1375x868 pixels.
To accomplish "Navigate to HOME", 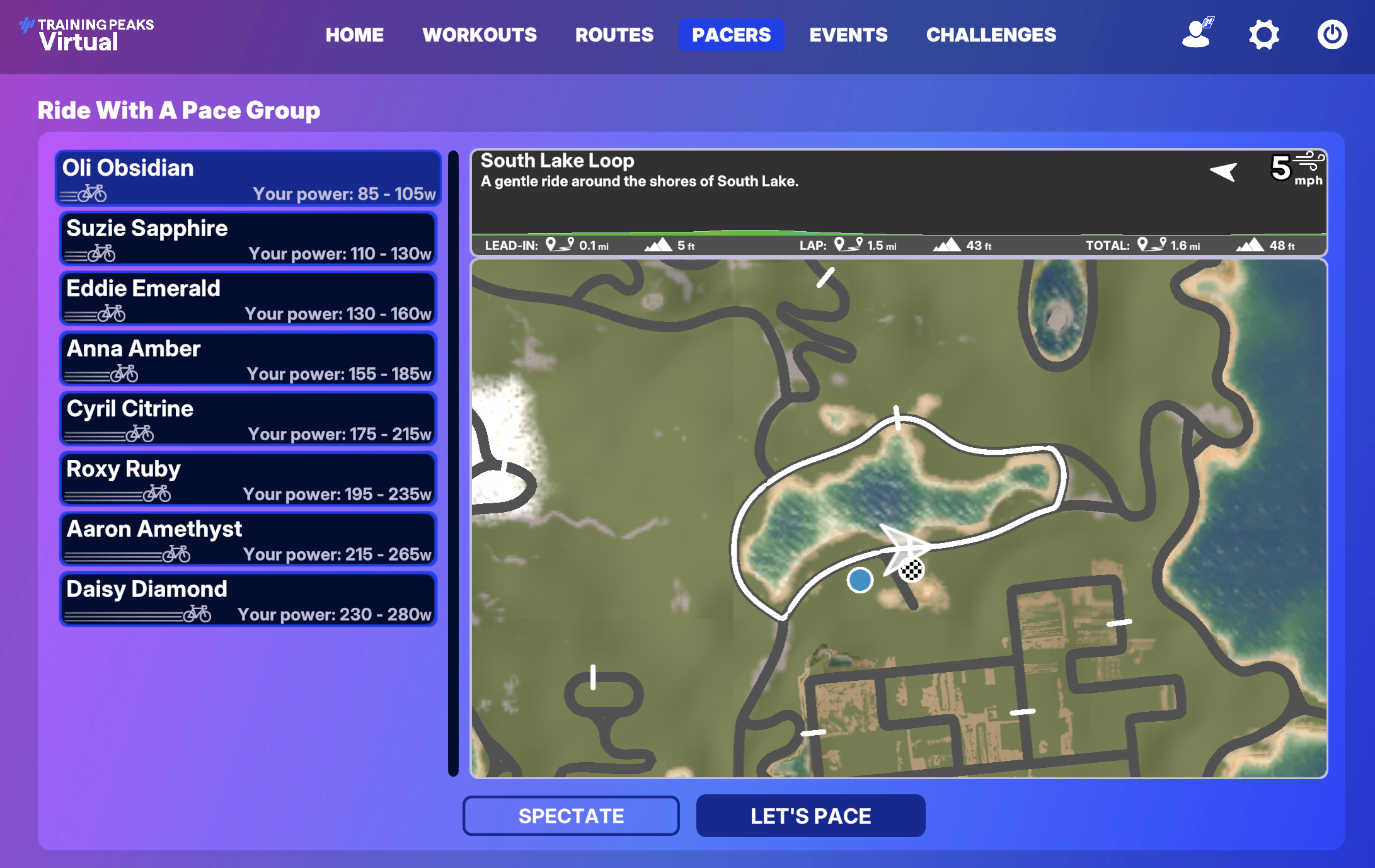I will (x=355, y=35).
